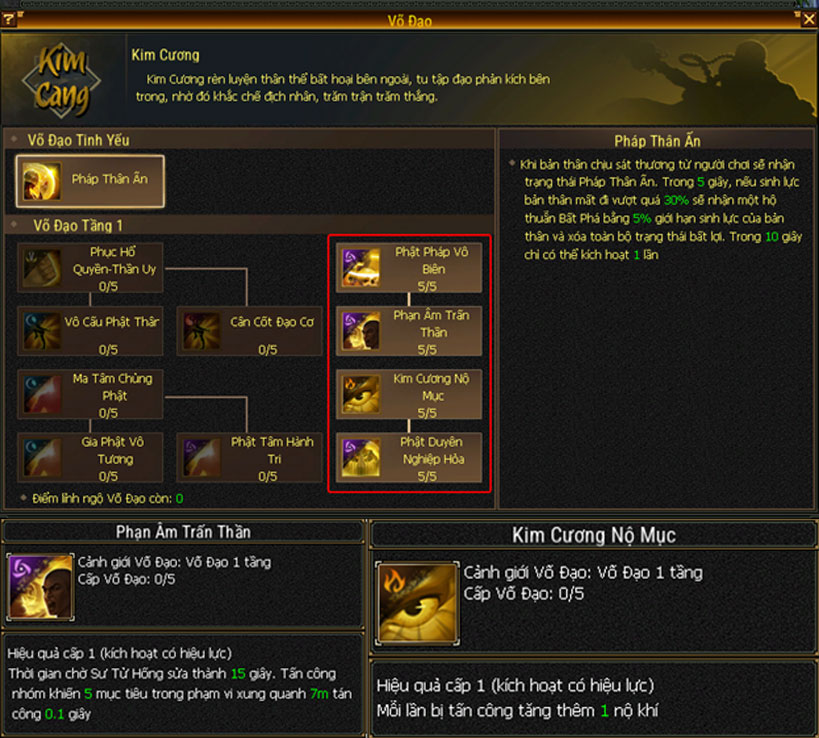Select Ma Tâm Chủng Phật skill node
The height and width of the screenshot is (738, 819).
pyautogui.click(x=91, y=394)
